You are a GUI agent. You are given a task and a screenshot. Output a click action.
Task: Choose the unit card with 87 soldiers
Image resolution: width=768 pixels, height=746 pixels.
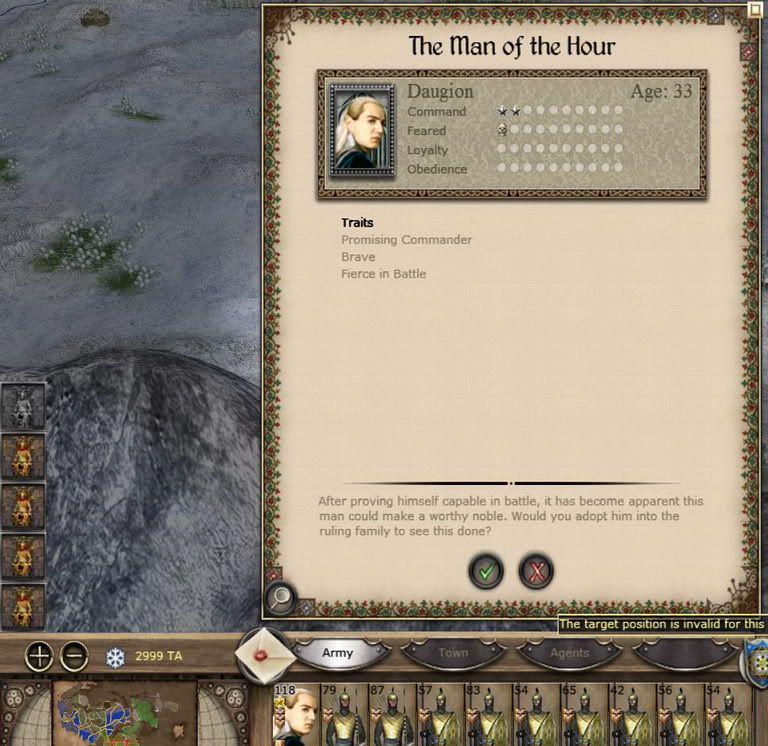[391, 716]
